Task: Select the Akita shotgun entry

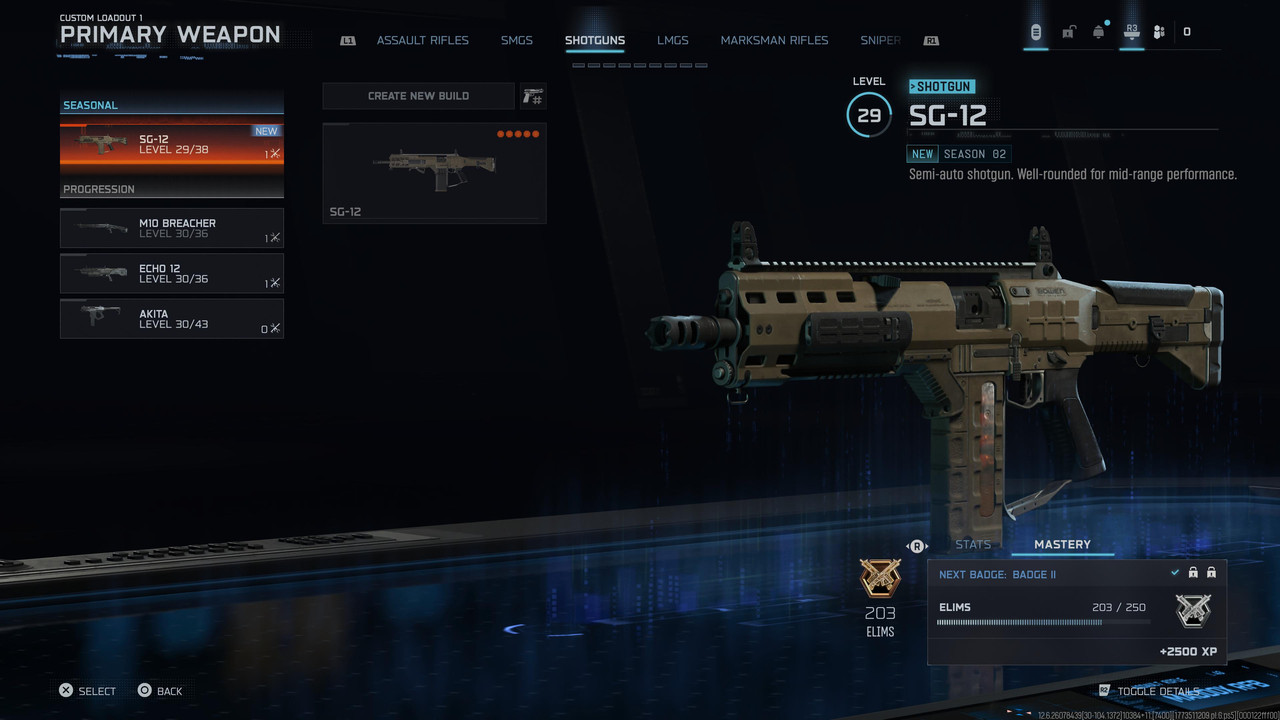Action: 172,319
